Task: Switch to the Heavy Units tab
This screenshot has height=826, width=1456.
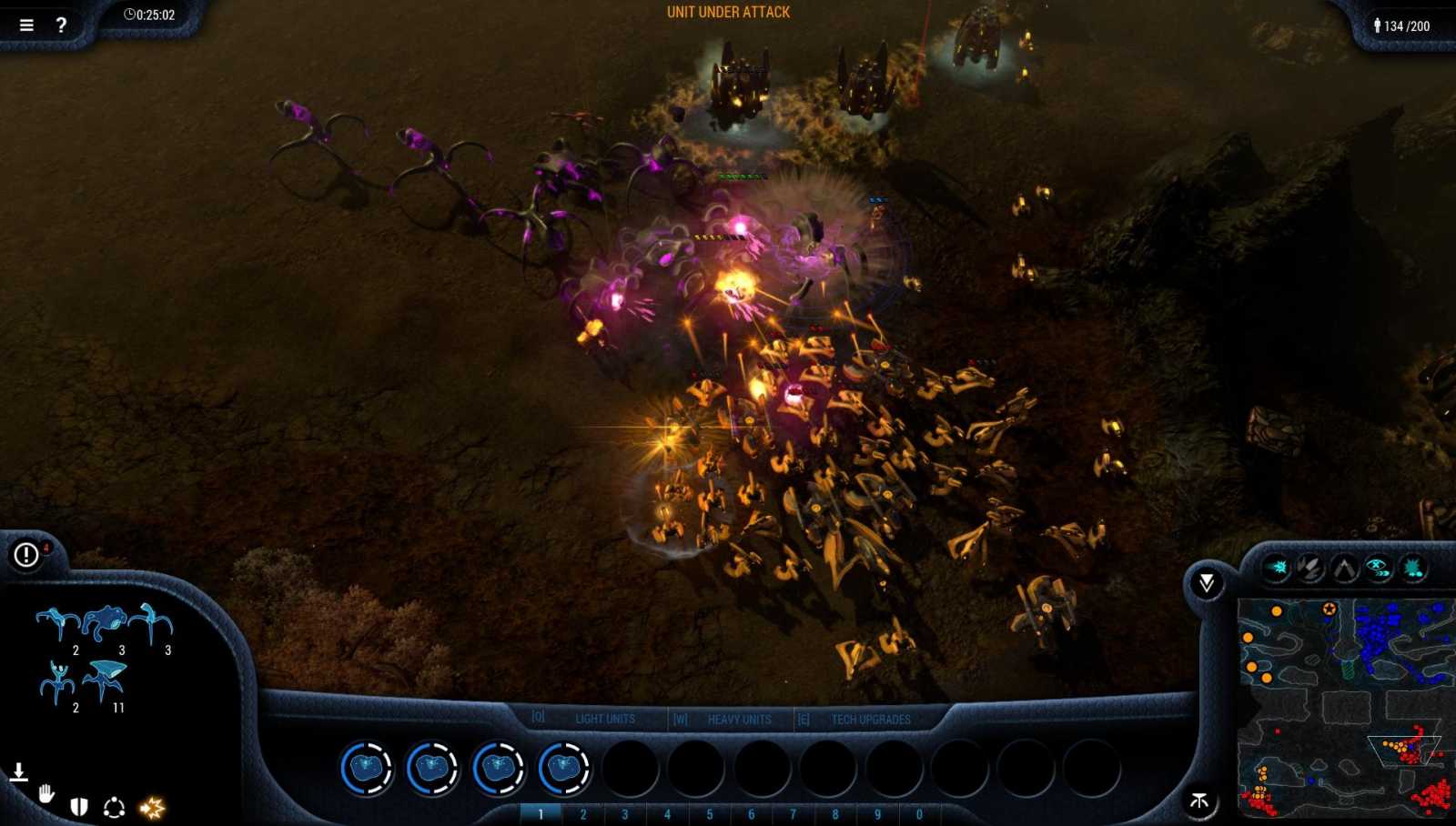Action: pyautogui.click(x=738, y=718)
